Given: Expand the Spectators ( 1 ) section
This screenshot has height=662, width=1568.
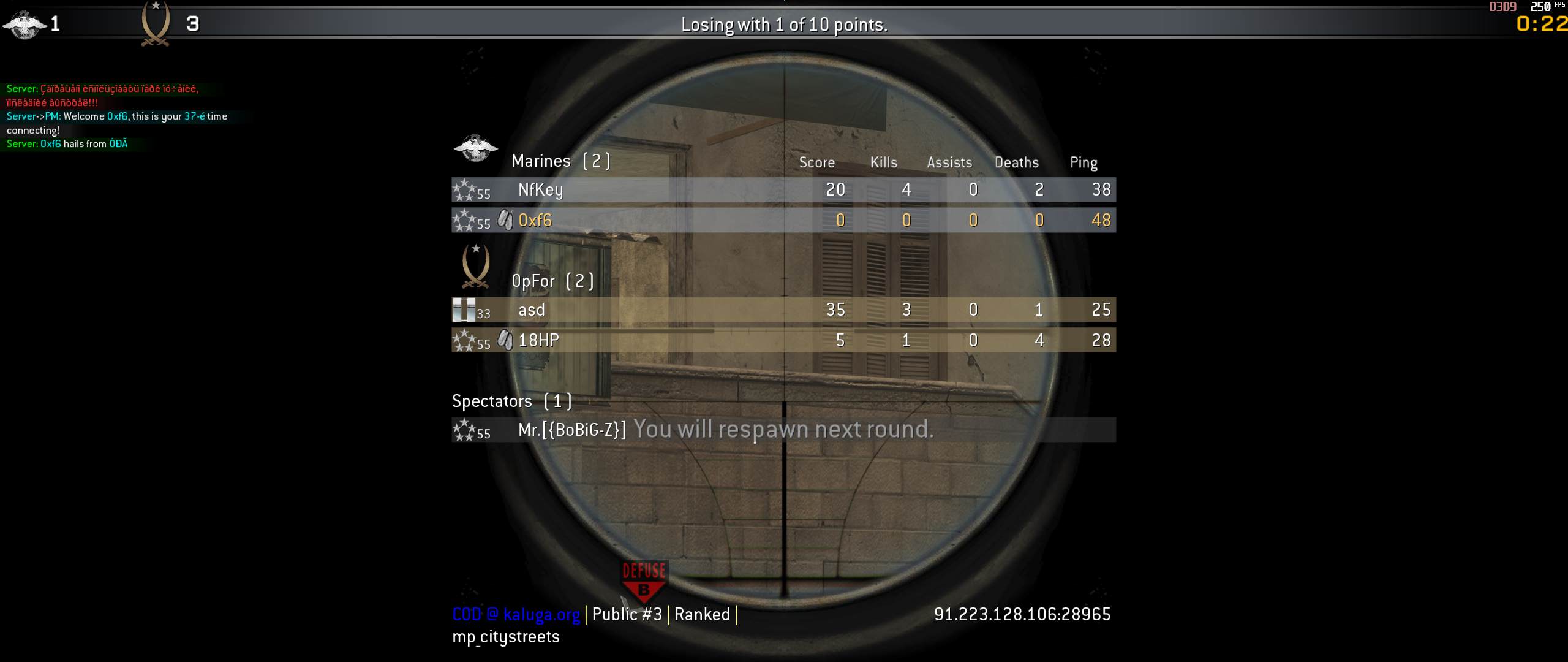Looking at the screenshot, I should click(x=512, y=400).
